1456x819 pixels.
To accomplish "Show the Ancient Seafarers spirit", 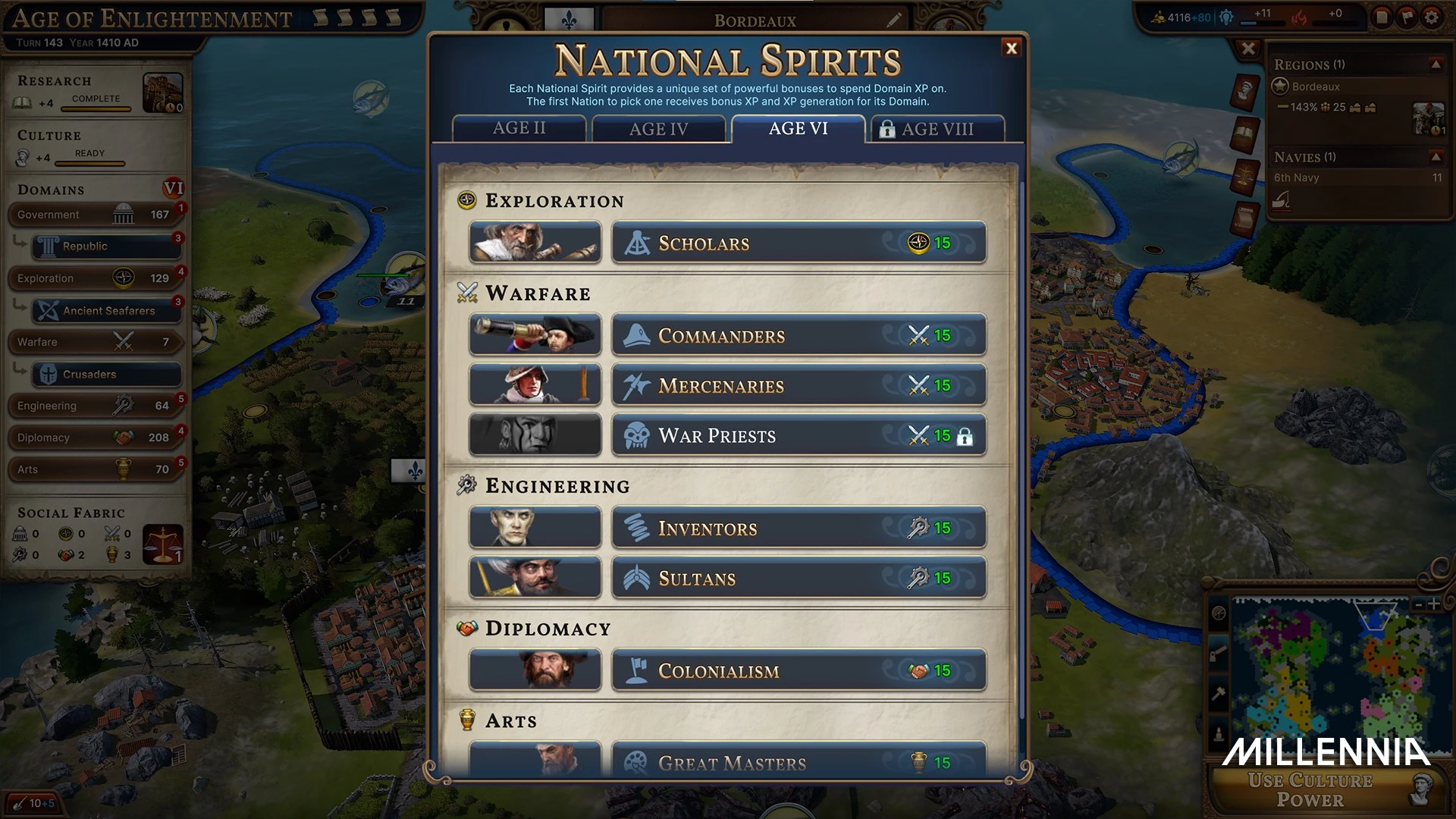I will (107, 311).
